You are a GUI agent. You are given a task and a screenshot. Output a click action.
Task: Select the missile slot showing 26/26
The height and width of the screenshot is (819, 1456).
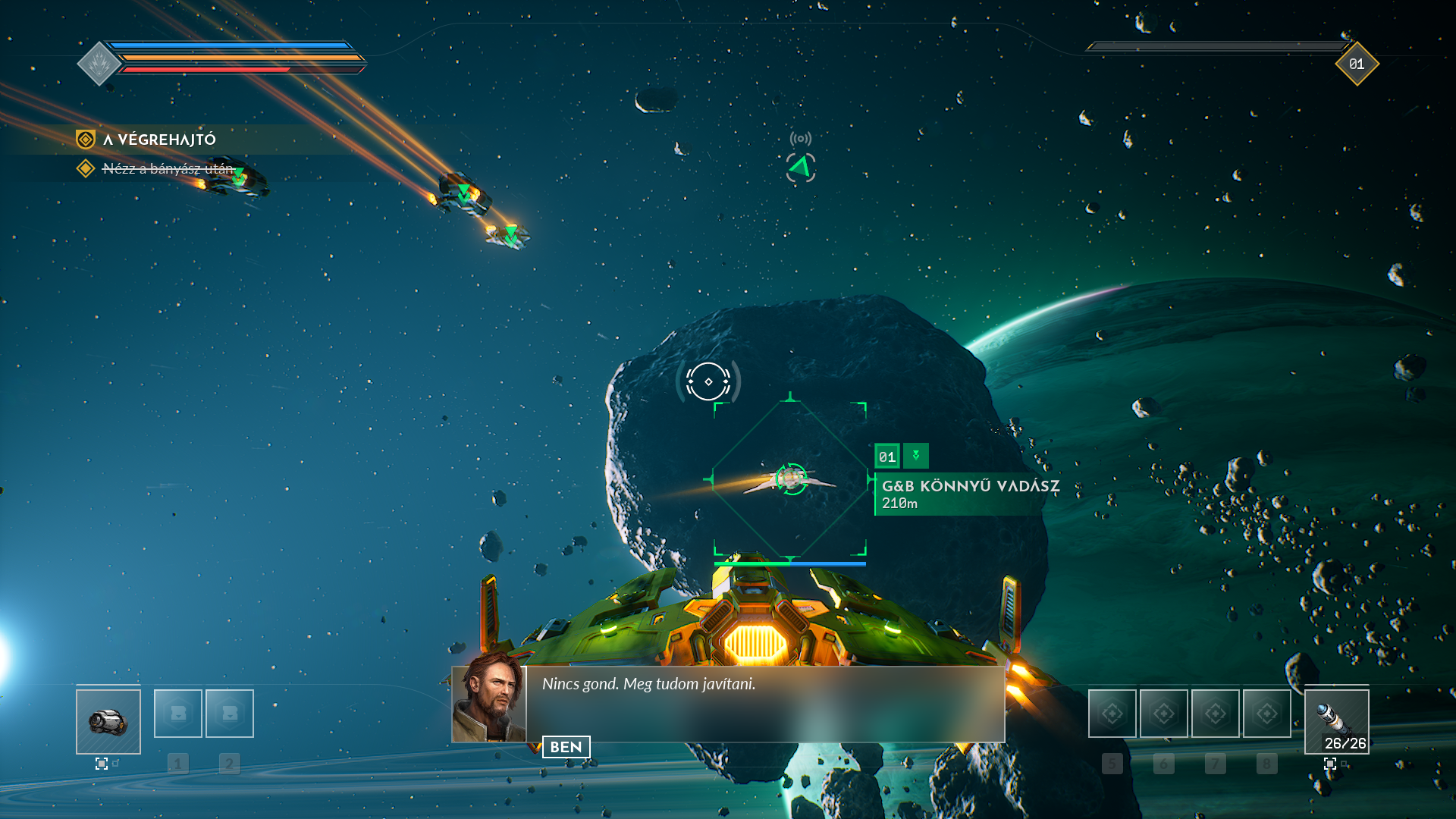click(x=1336, y=721)
